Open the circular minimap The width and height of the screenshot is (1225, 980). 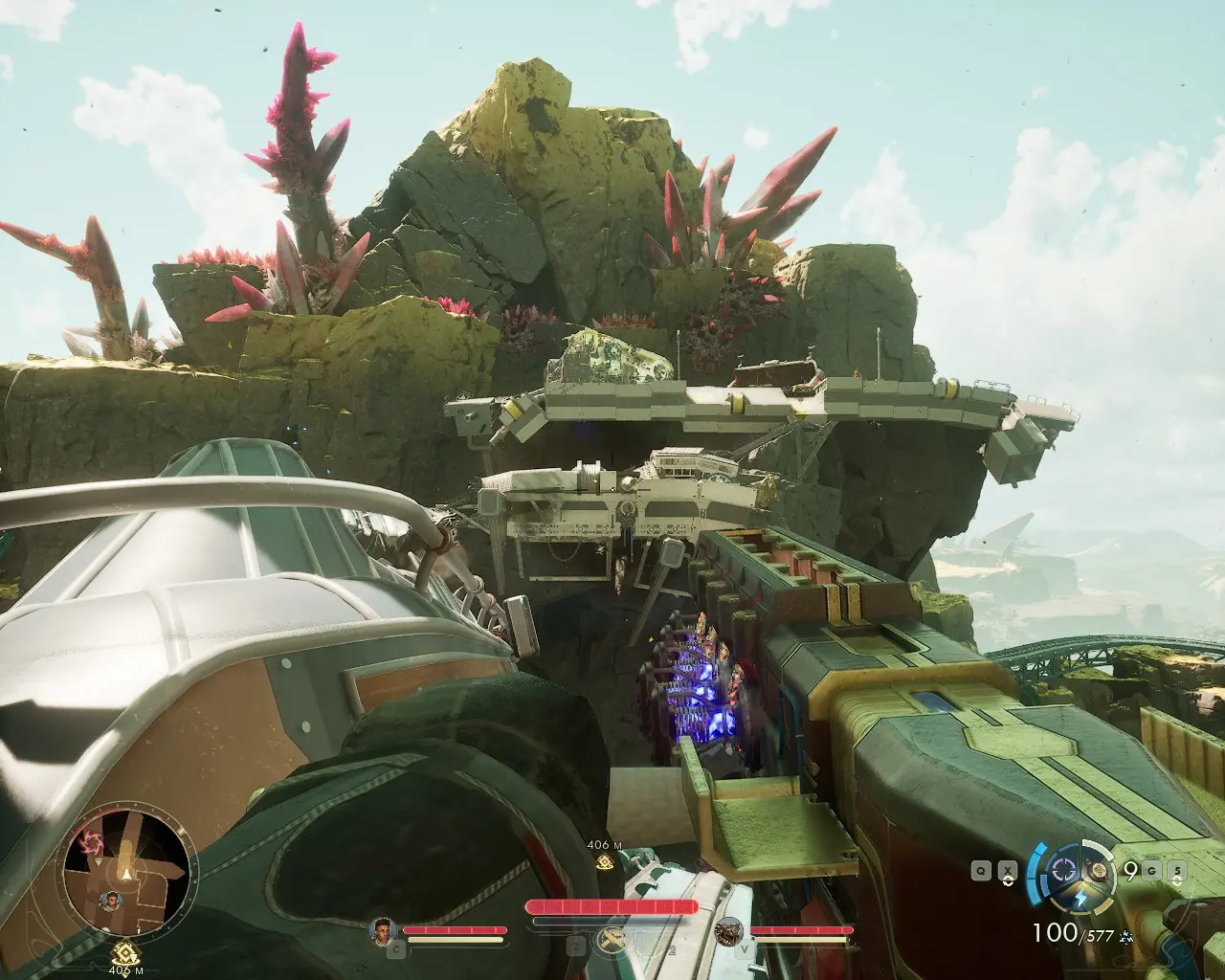click(119, 874)
